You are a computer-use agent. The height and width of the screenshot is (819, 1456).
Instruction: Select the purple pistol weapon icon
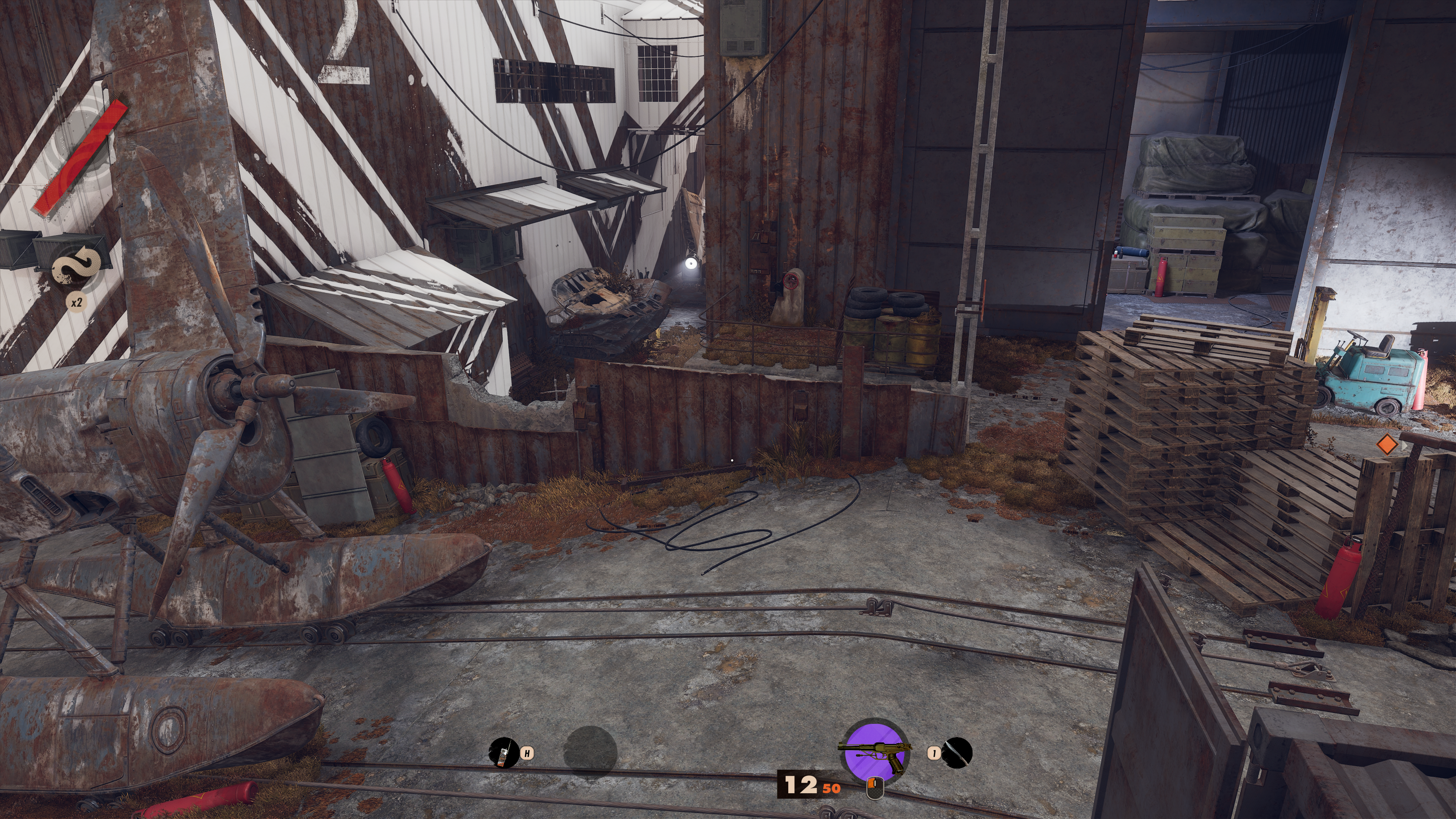coord(875,752)
